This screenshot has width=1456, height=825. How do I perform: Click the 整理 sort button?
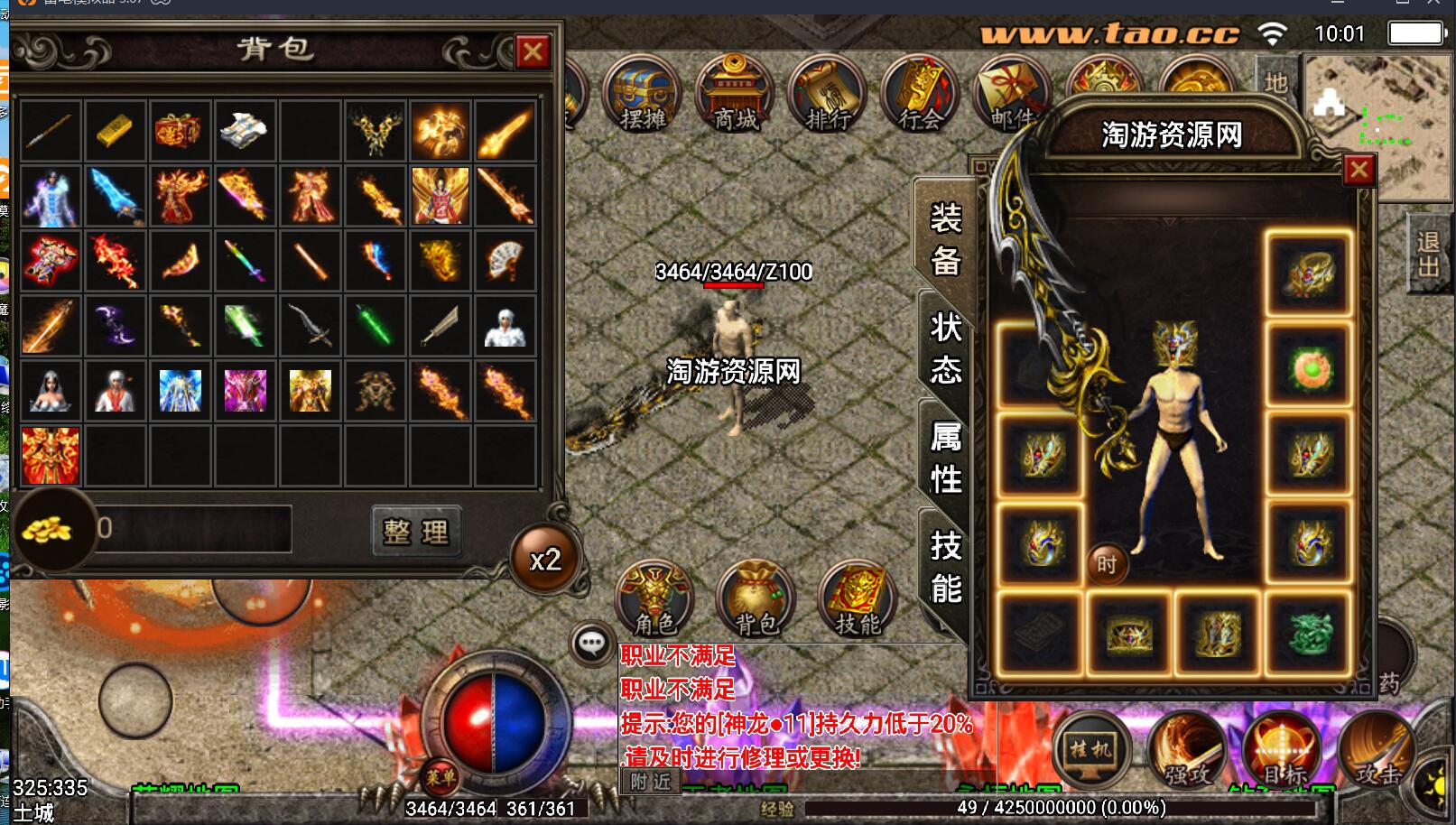416,532
